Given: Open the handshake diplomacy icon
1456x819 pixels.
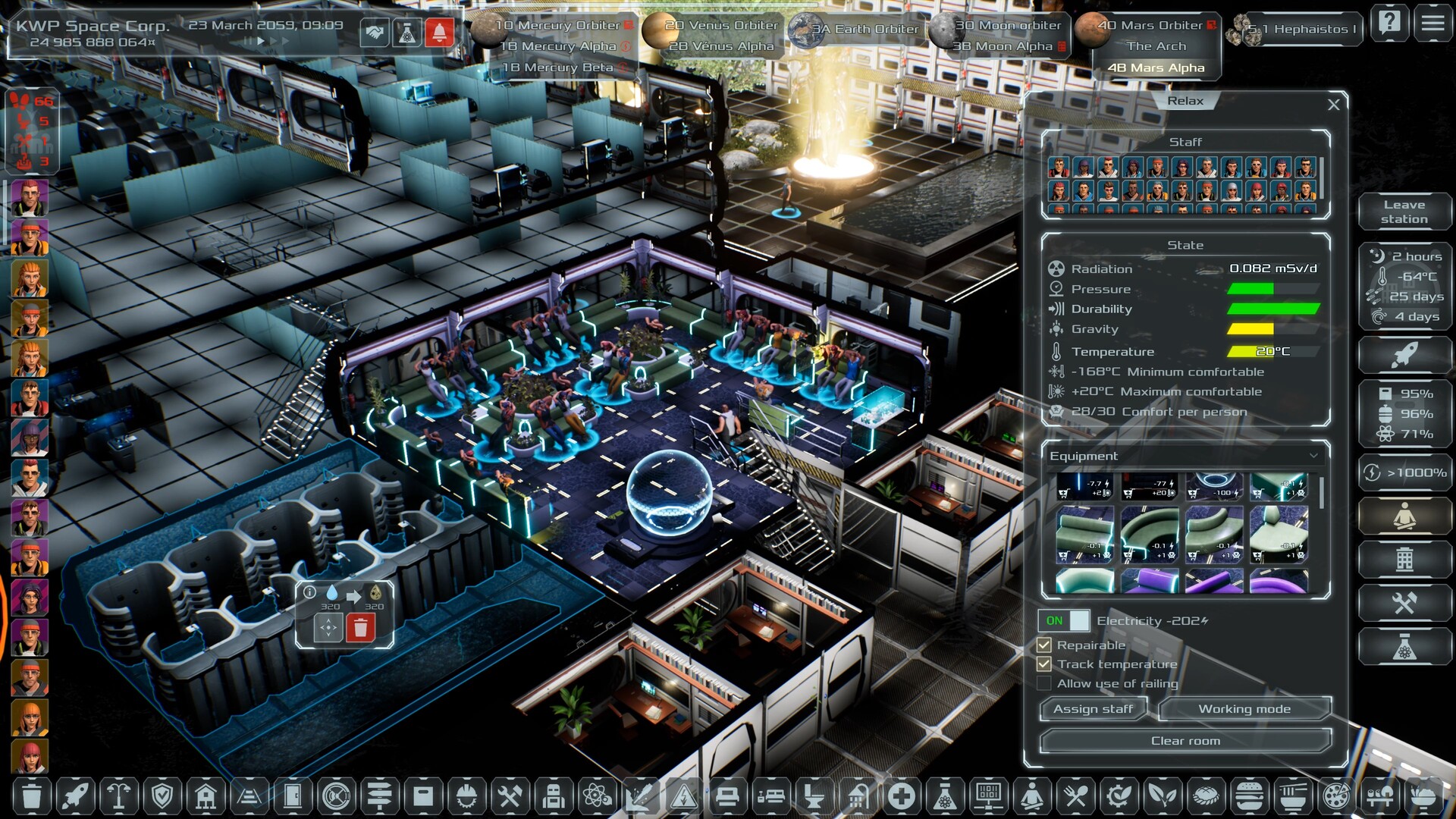Looking at the screenshot, I should (375, 33).
